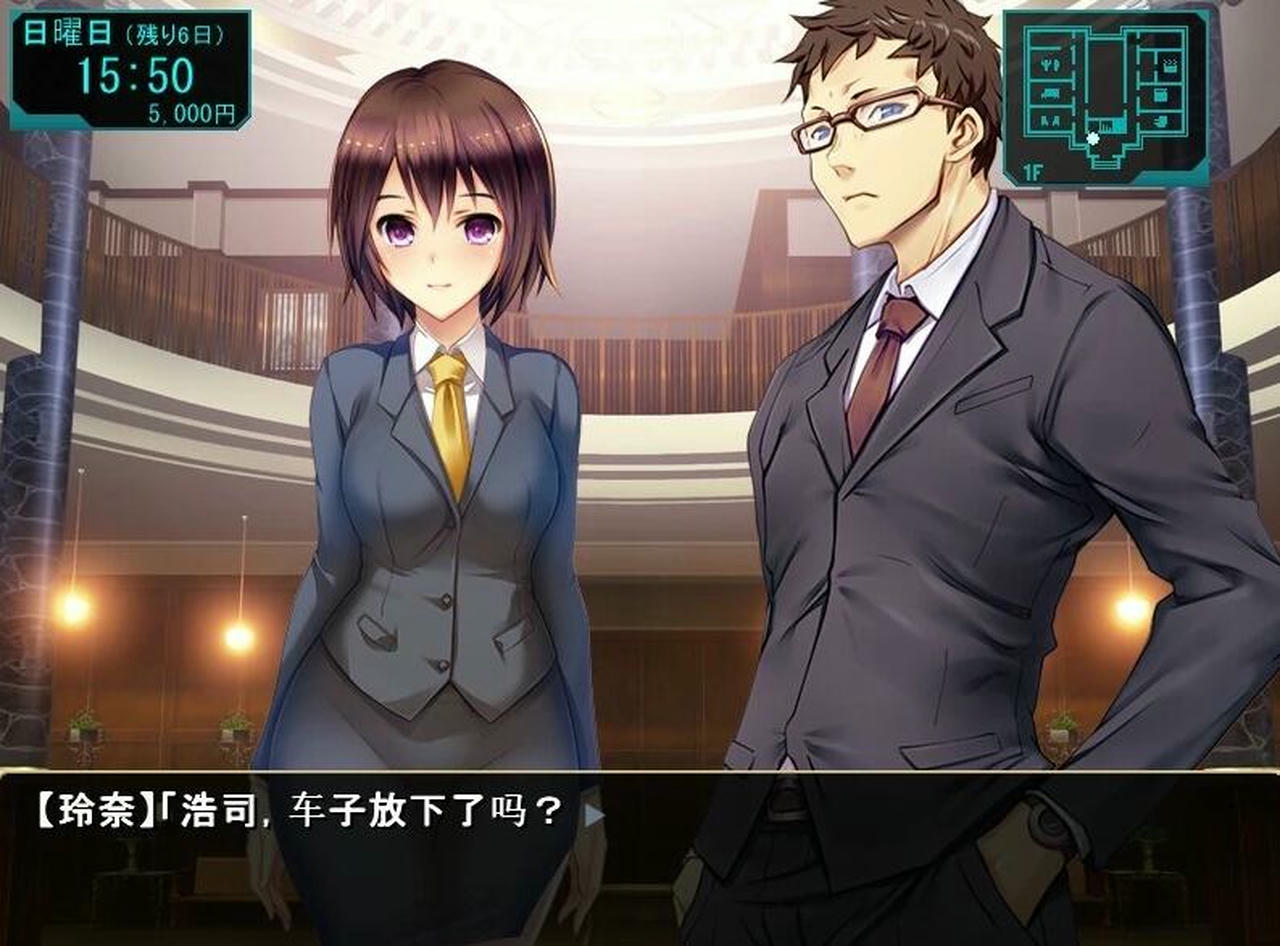
Task: Click the hand symbol room on the minimap
Action: click(1161, 120)
